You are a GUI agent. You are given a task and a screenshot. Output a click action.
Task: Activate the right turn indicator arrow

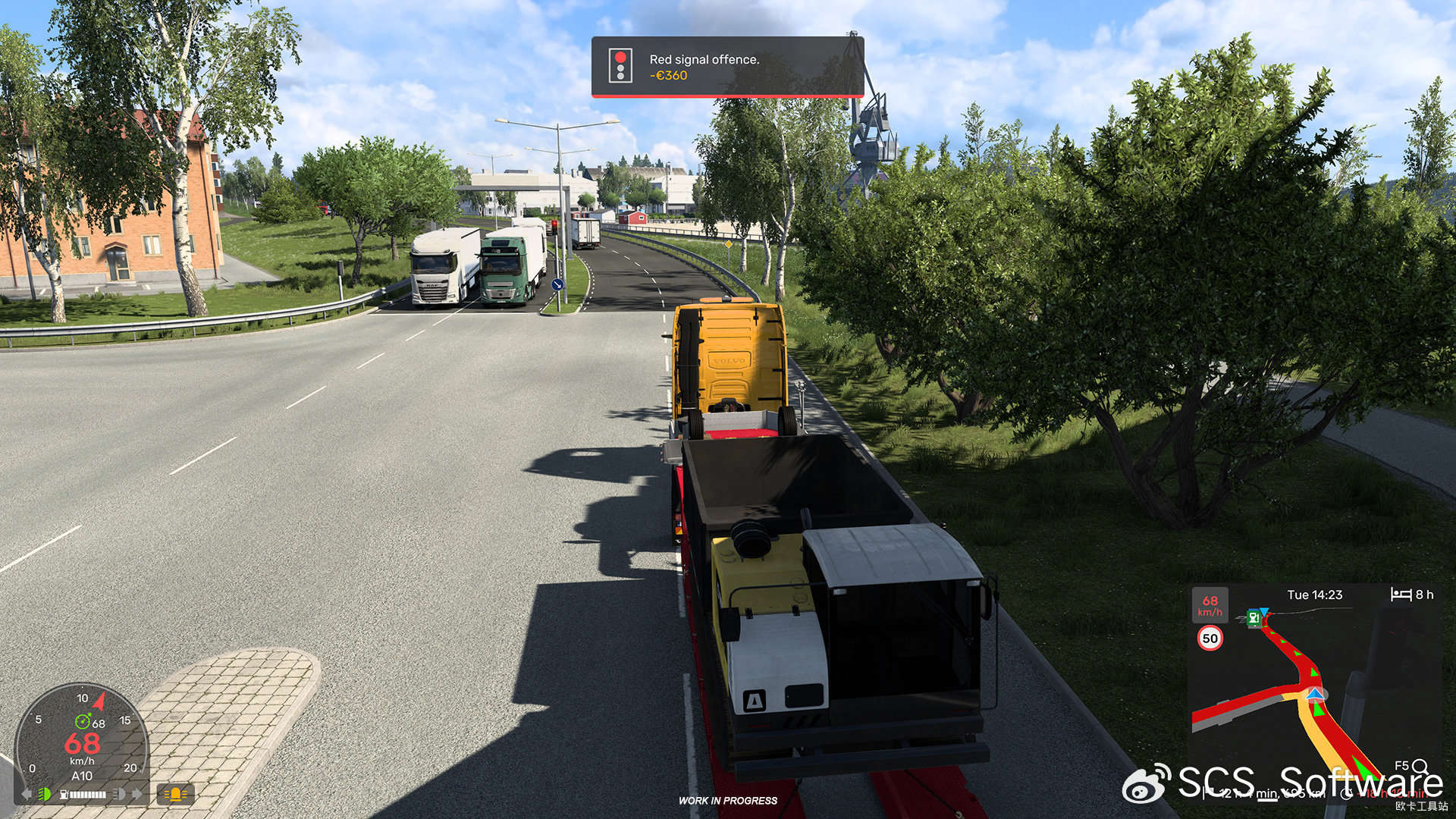[x=137, y=794]
